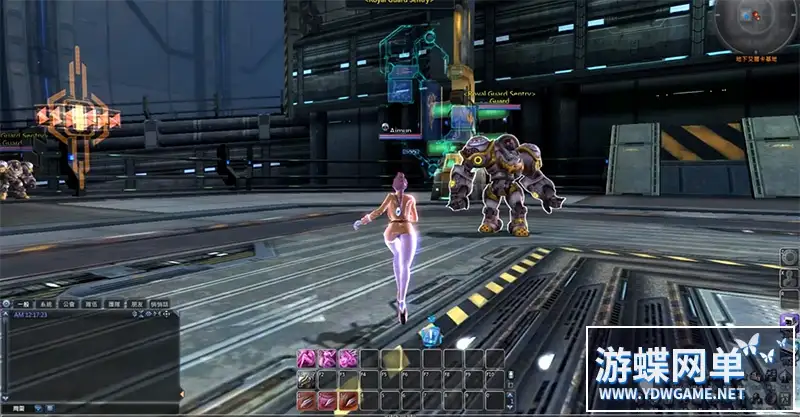Trigger the slash skill in hotbar slot 1
The width and height of the screenshot is (800, 417).
coord(306,400)
